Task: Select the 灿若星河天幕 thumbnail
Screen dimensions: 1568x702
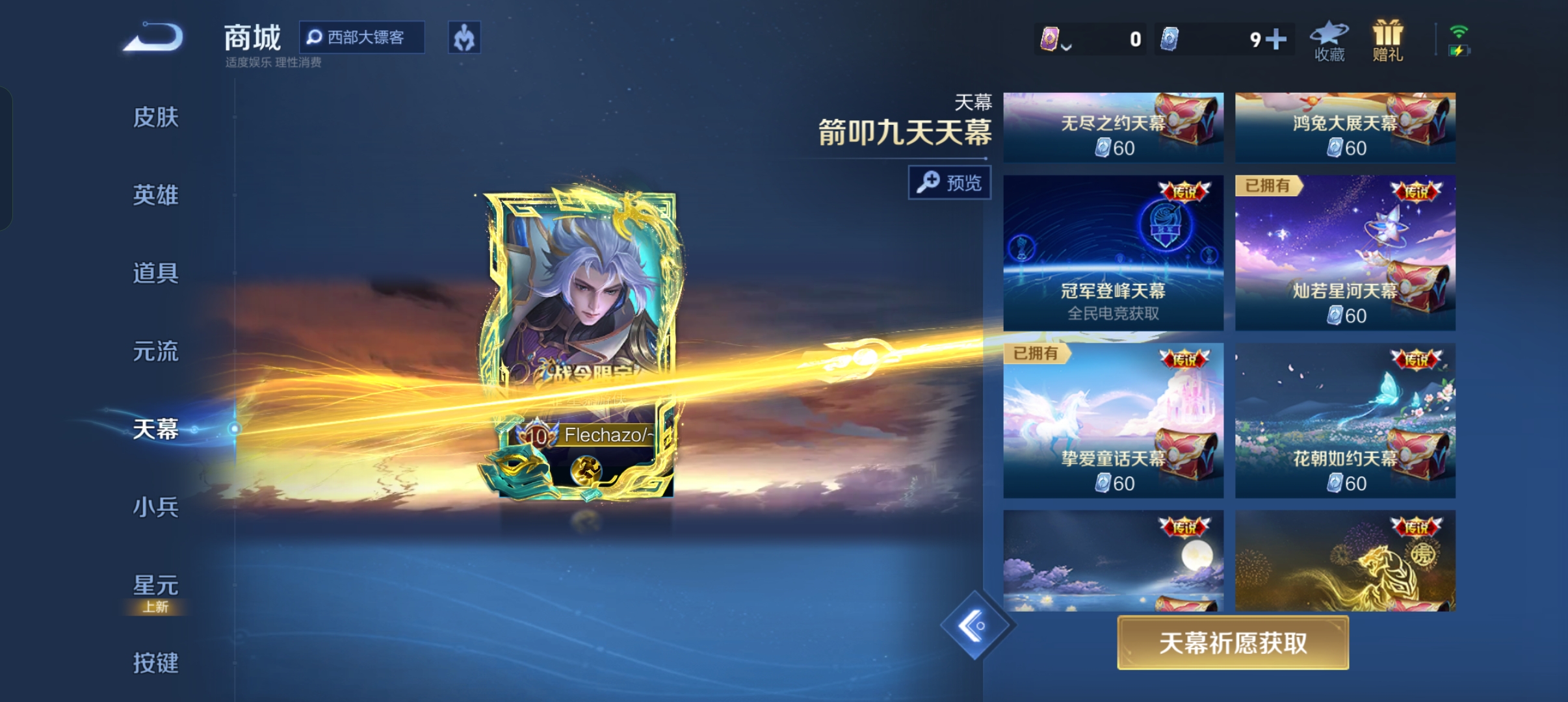Action: 1345,253
